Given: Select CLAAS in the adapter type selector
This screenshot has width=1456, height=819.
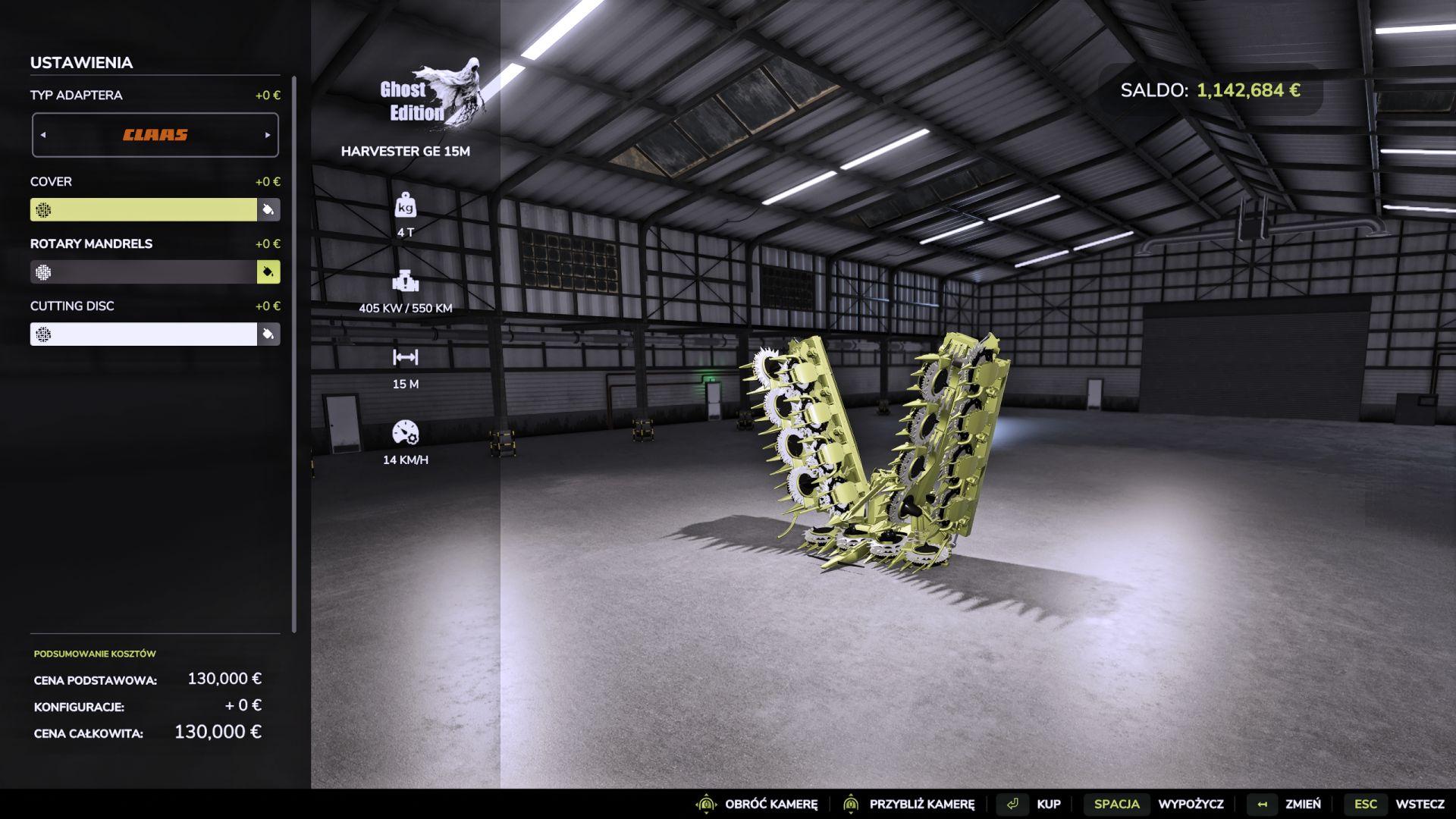Looking at the screenshot, I should click(x=155, y=134).
